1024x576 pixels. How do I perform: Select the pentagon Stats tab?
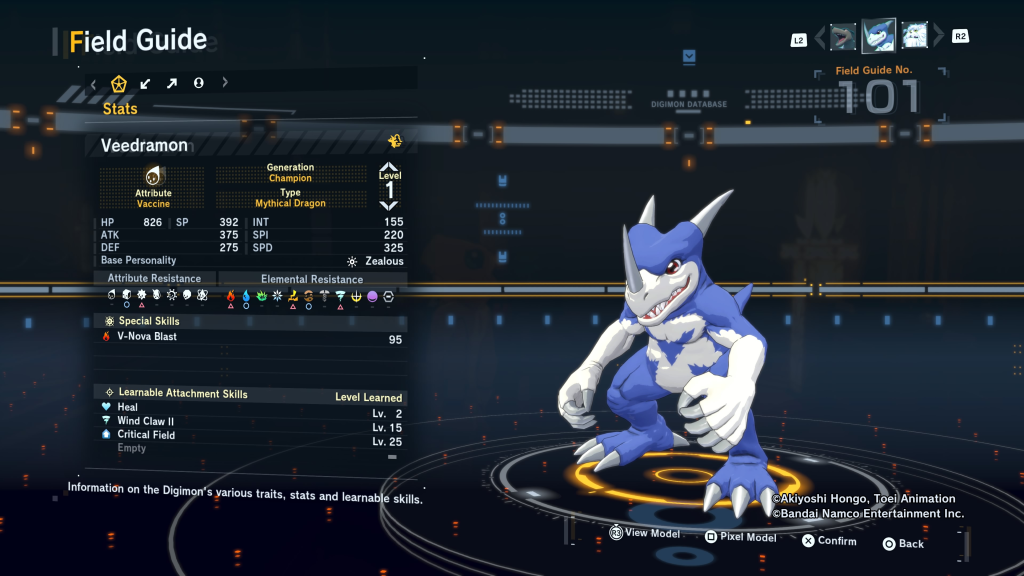click(x=119, y=83)
